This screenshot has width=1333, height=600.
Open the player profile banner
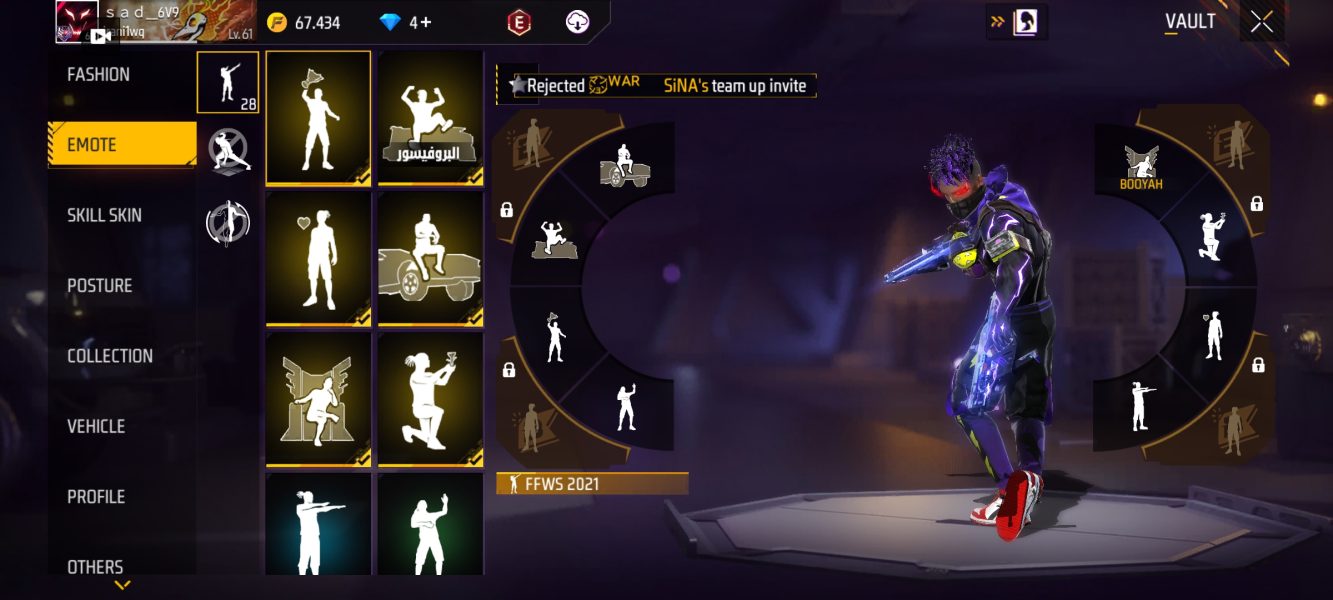(155, 22)
